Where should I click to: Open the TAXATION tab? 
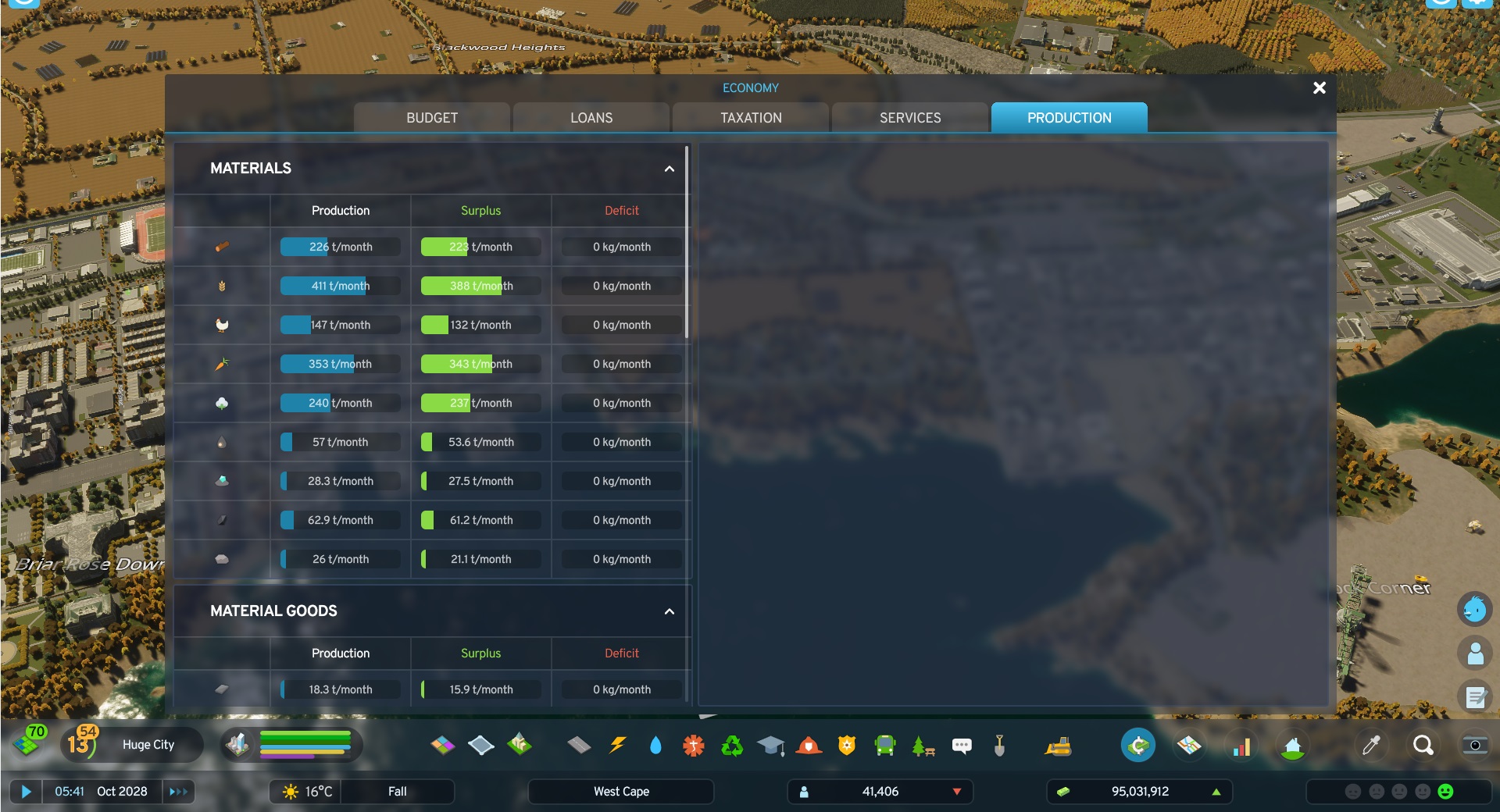[x=749, y=117]
